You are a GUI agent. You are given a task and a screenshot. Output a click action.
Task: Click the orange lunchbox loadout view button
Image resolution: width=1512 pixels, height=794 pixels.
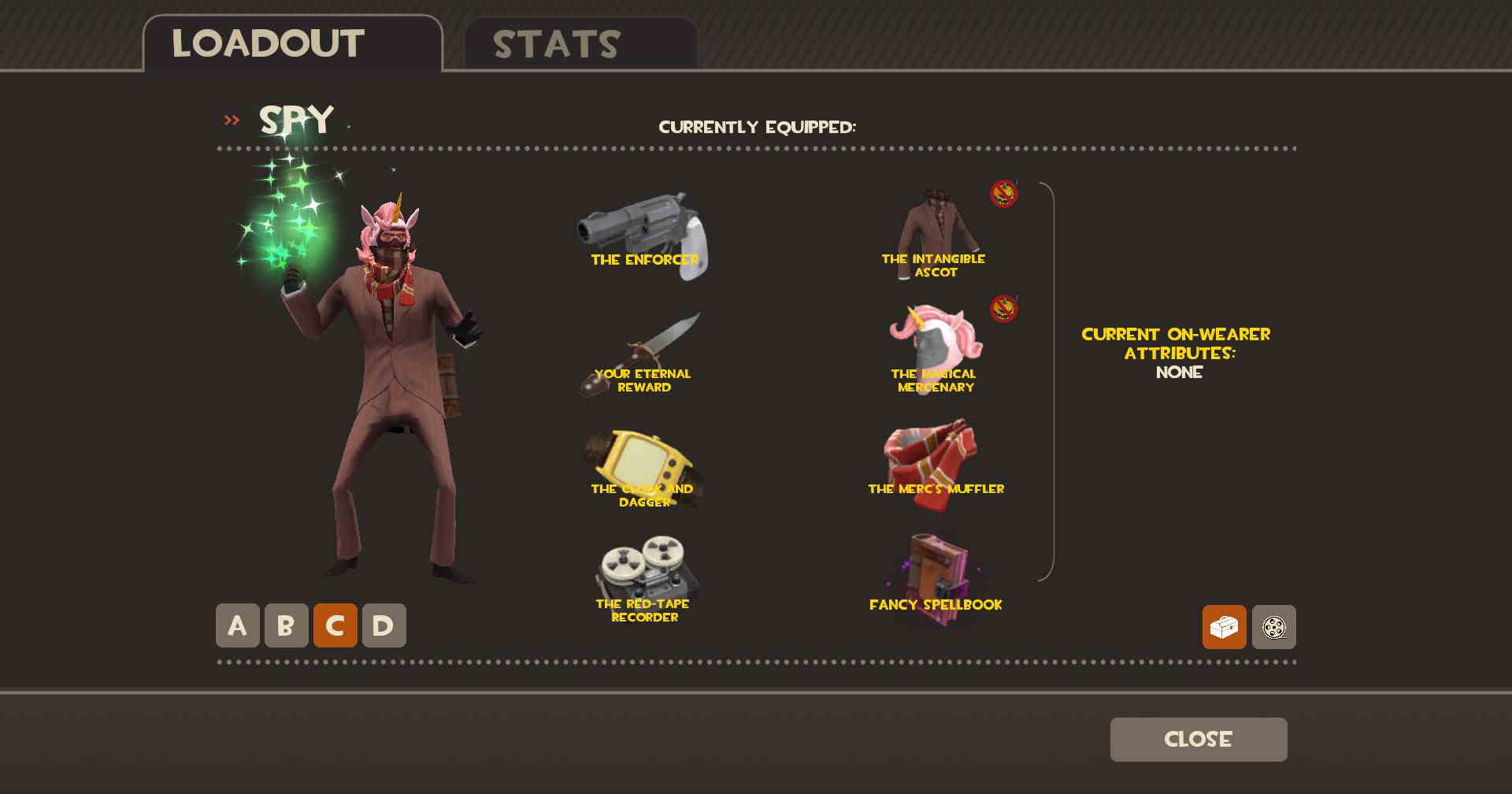pos(1224,627)
